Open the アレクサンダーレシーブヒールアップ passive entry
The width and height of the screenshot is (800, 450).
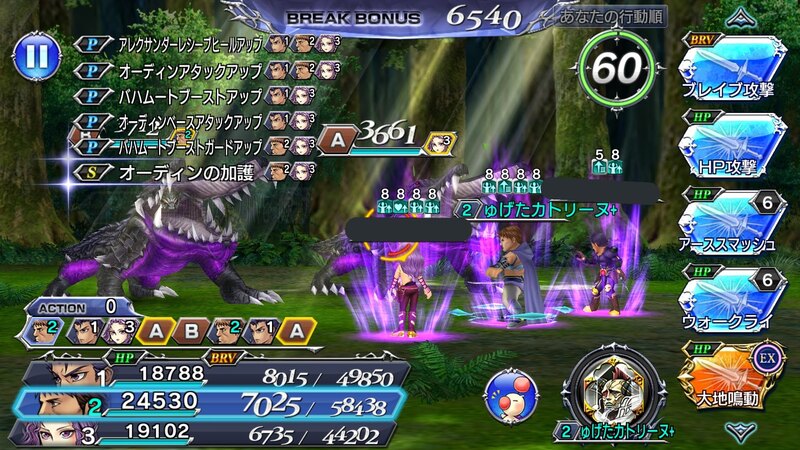pos(180,45)
